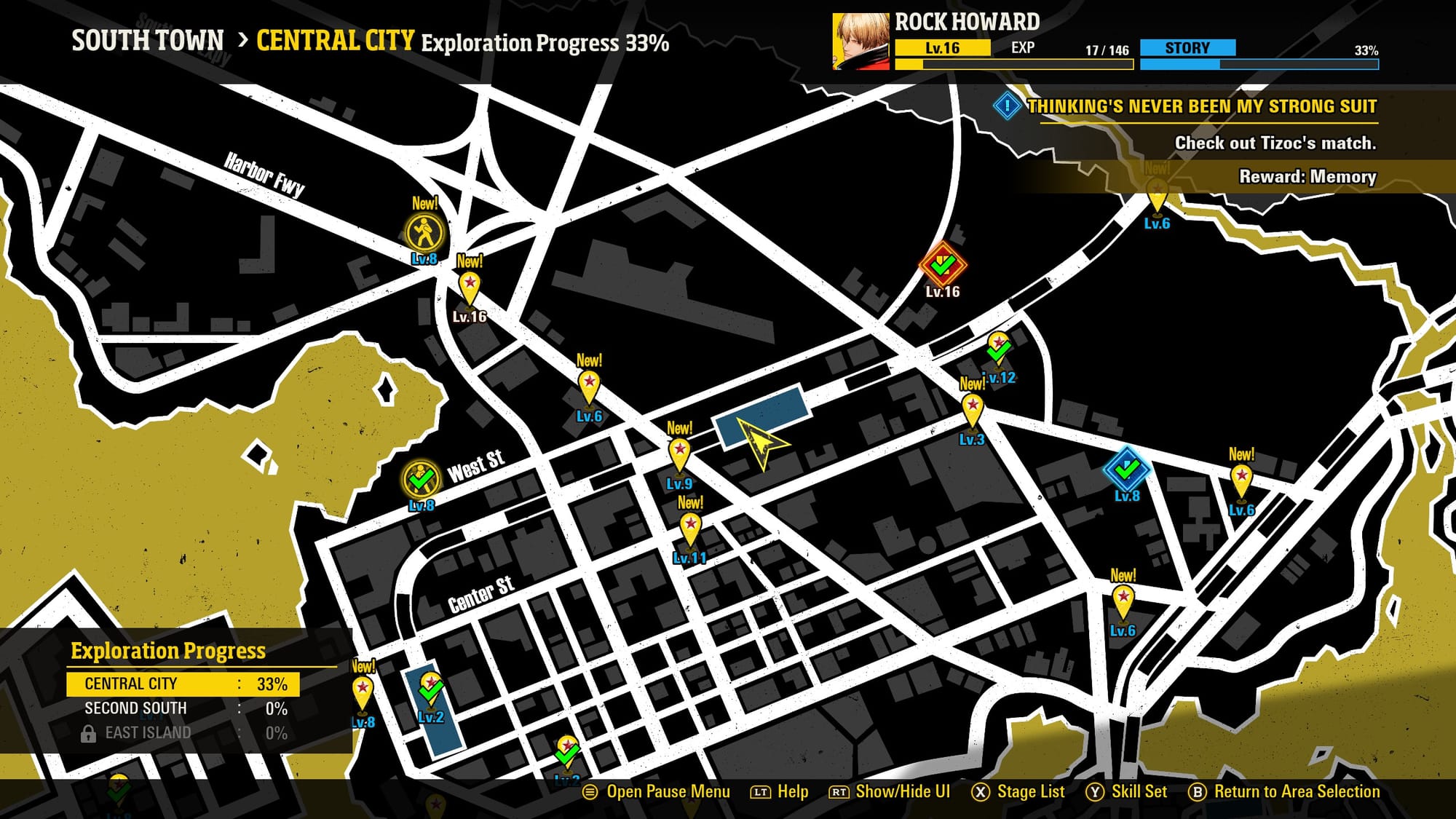Select the Lv.3 star pin

pos(972,408)
